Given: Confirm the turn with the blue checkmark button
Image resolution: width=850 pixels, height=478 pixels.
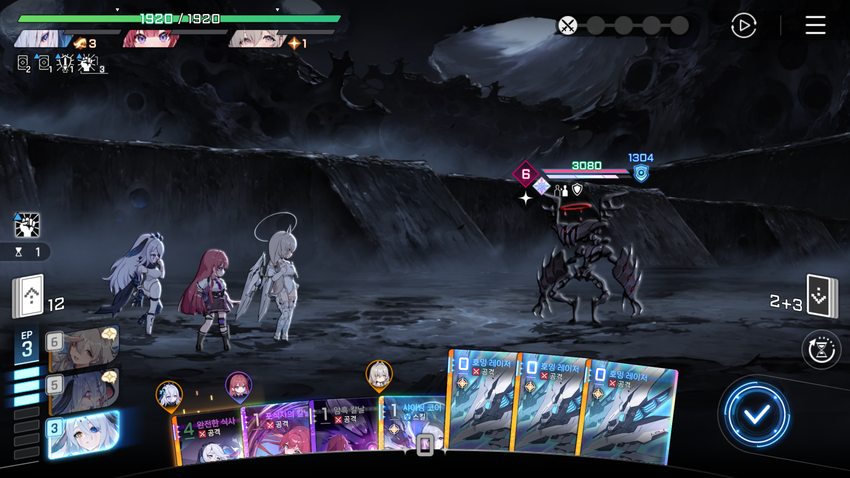Looking at the screenshot, I should (757, 413).
